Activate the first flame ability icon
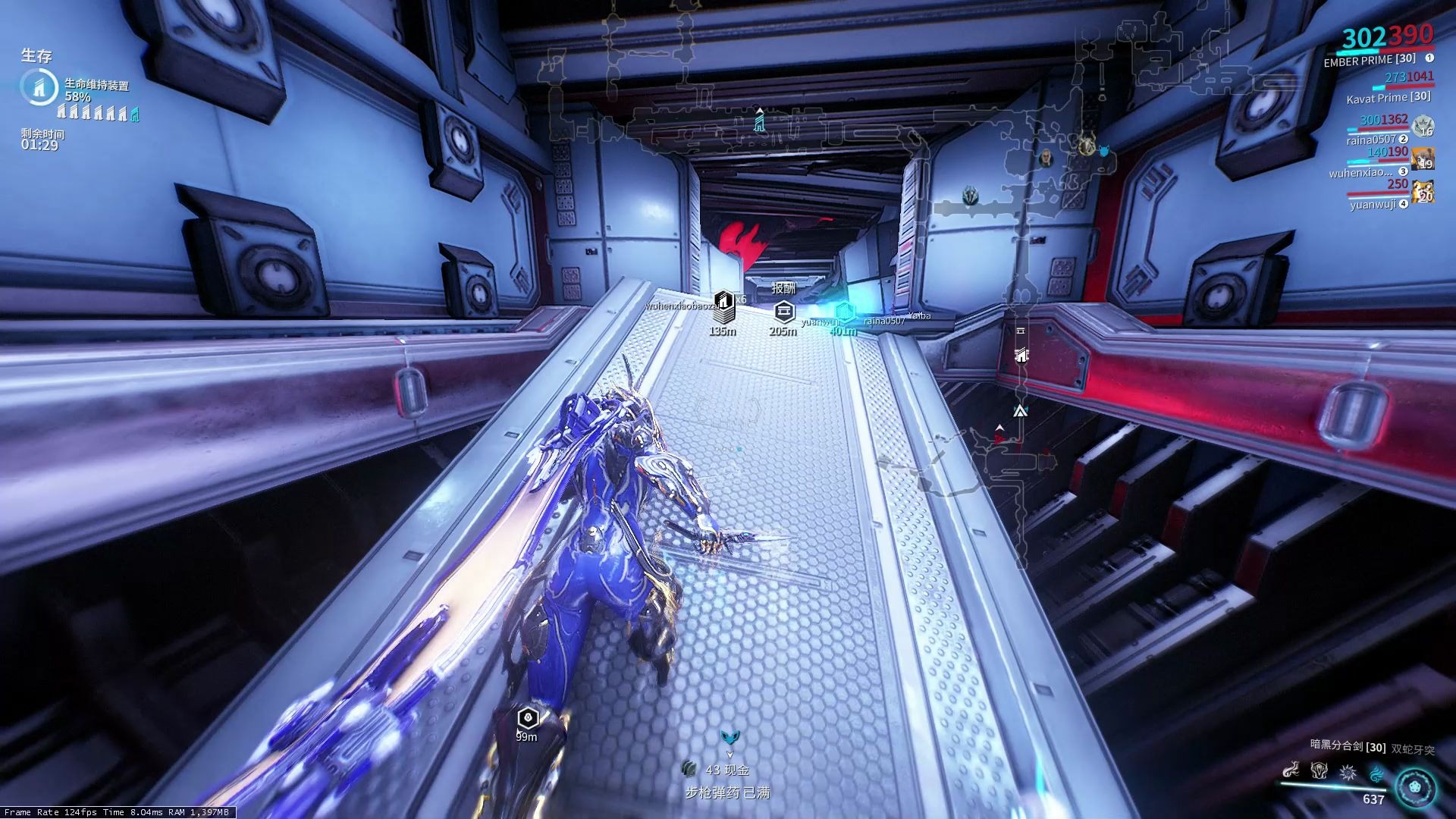 pyautogui.click(x=1290, y=772)
